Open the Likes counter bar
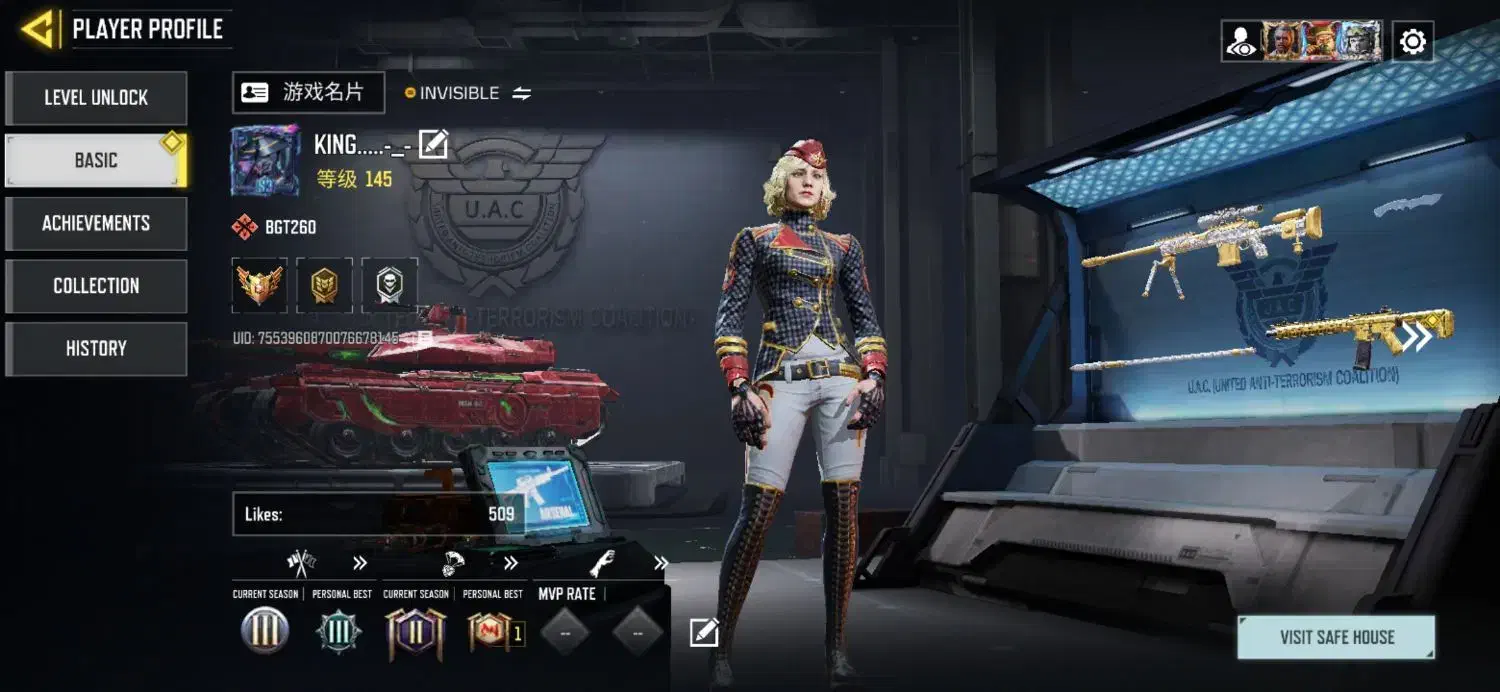This screenshot has width=1500, height=692. [x=378, y=514]
